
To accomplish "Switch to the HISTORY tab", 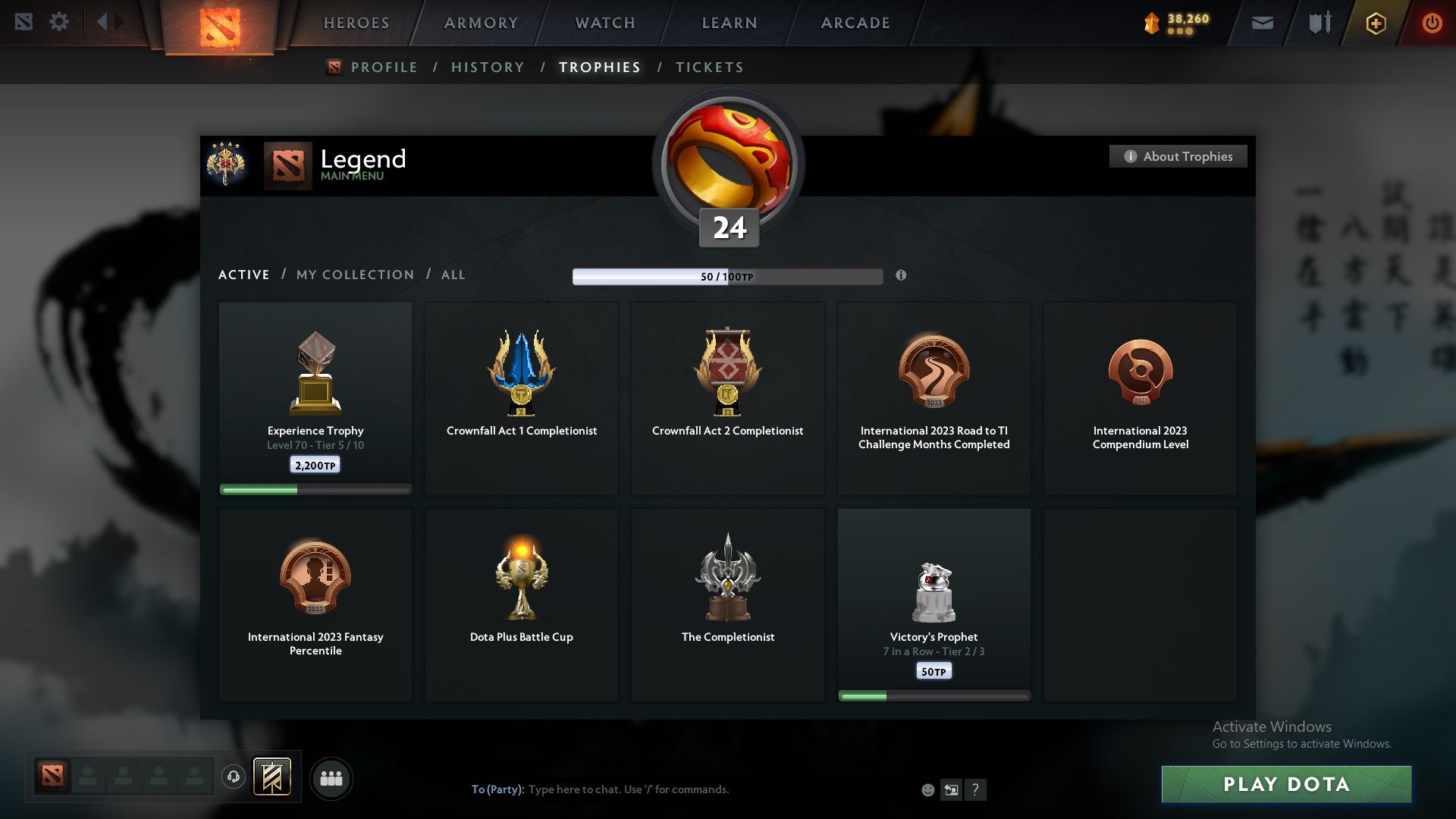I will coord(488,67).
